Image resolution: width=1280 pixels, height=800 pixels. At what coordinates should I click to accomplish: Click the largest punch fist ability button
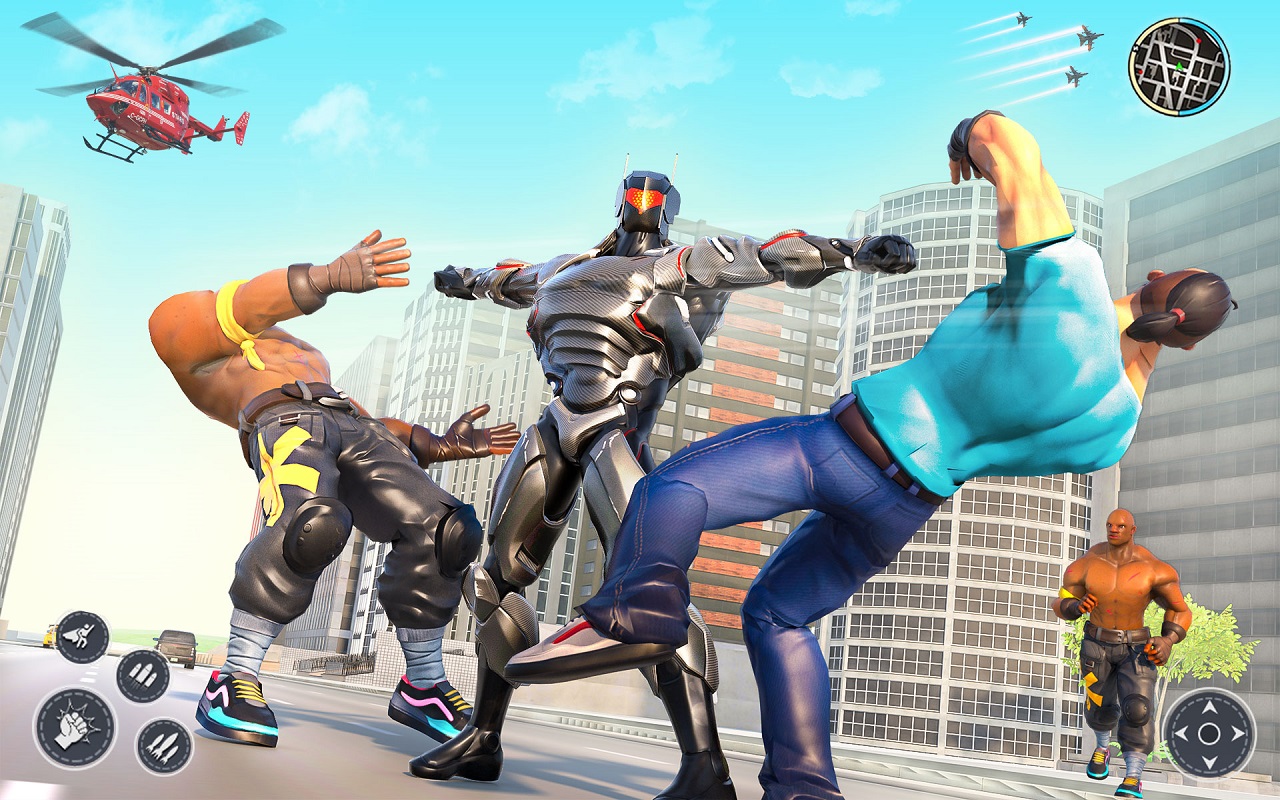click(73, 728)
